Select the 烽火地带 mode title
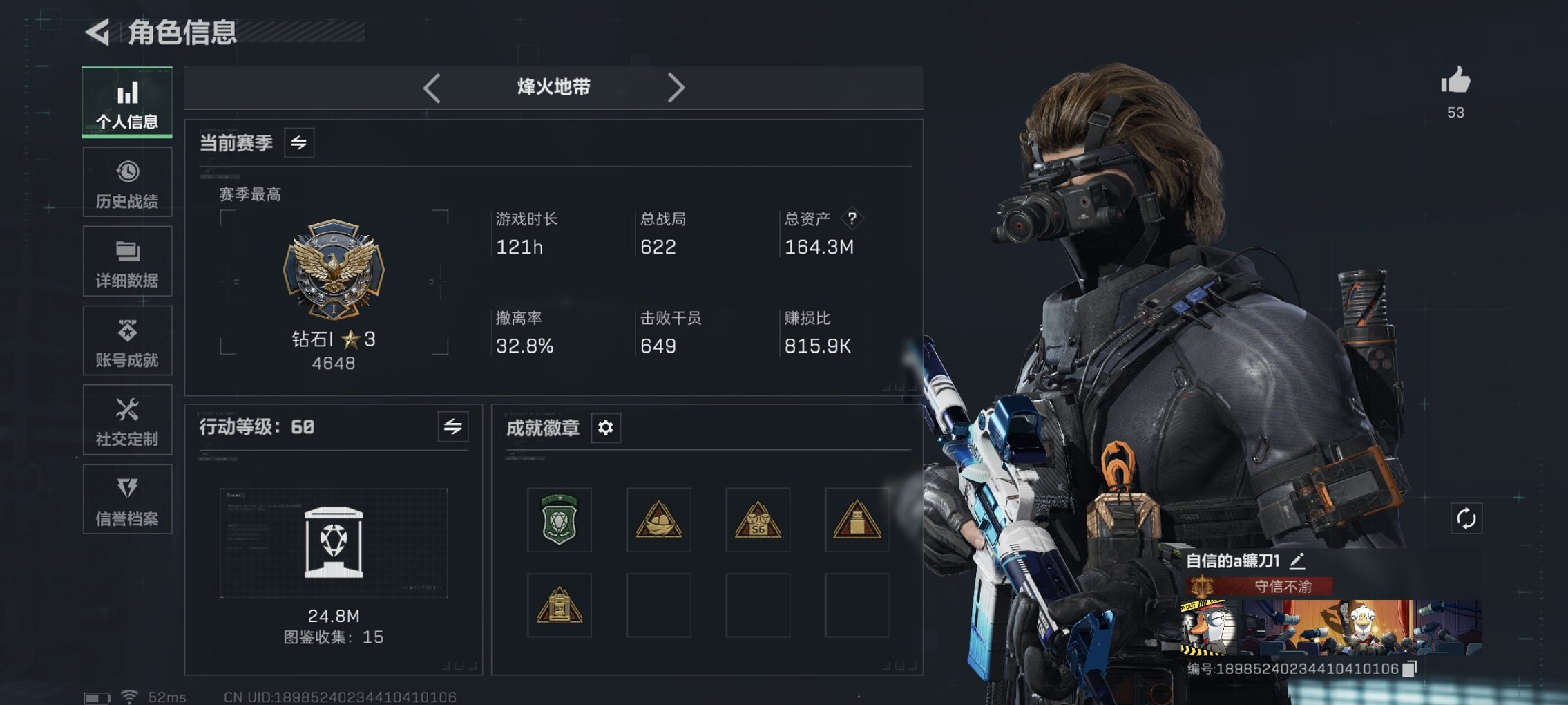Viewport: 1568px width, 705px height. [553, 87]
